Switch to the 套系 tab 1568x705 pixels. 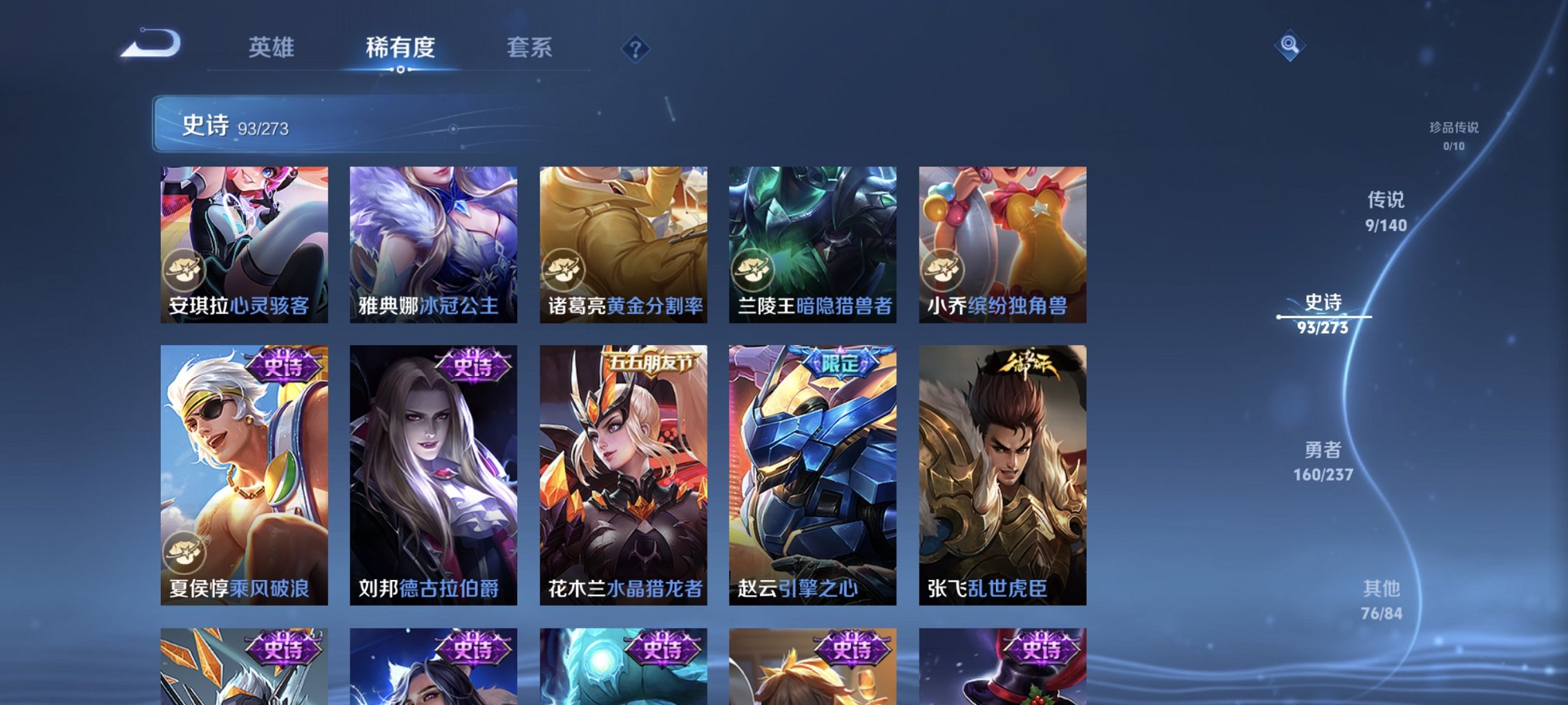(x=528, y=48)
